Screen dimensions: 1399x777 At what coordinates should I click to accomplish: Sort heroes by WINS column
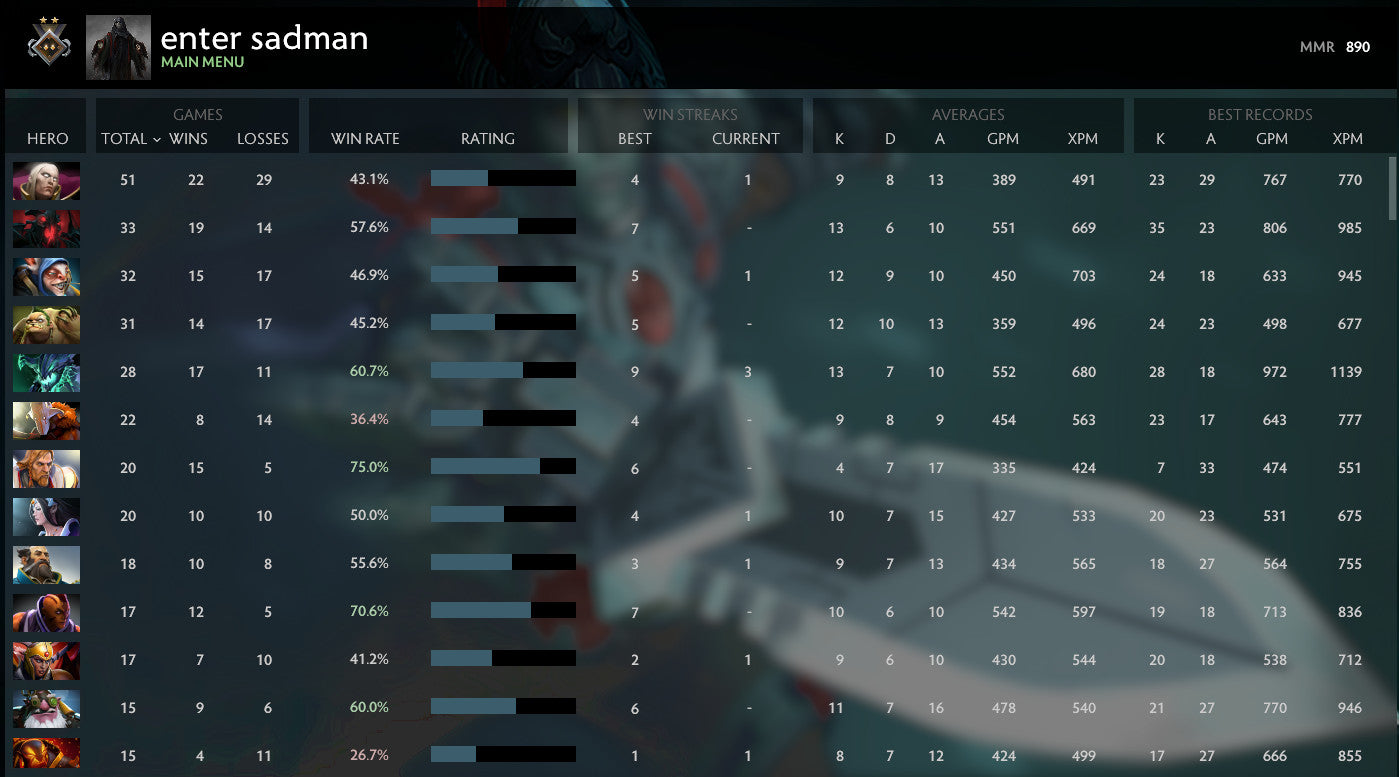[x=196, y=139]
